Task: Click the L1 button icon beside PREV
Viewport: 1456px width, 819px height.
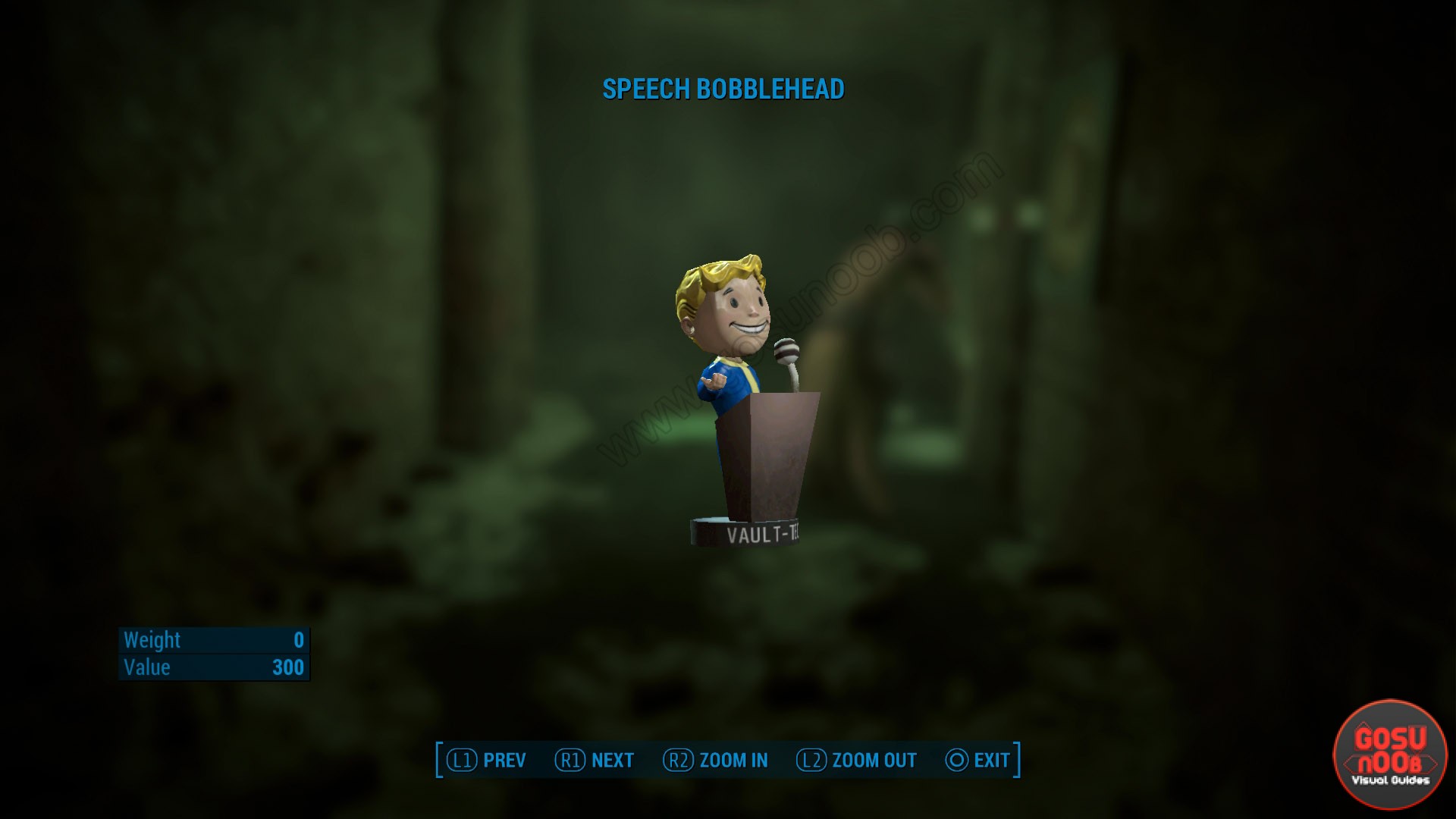Action: (461, 760)
